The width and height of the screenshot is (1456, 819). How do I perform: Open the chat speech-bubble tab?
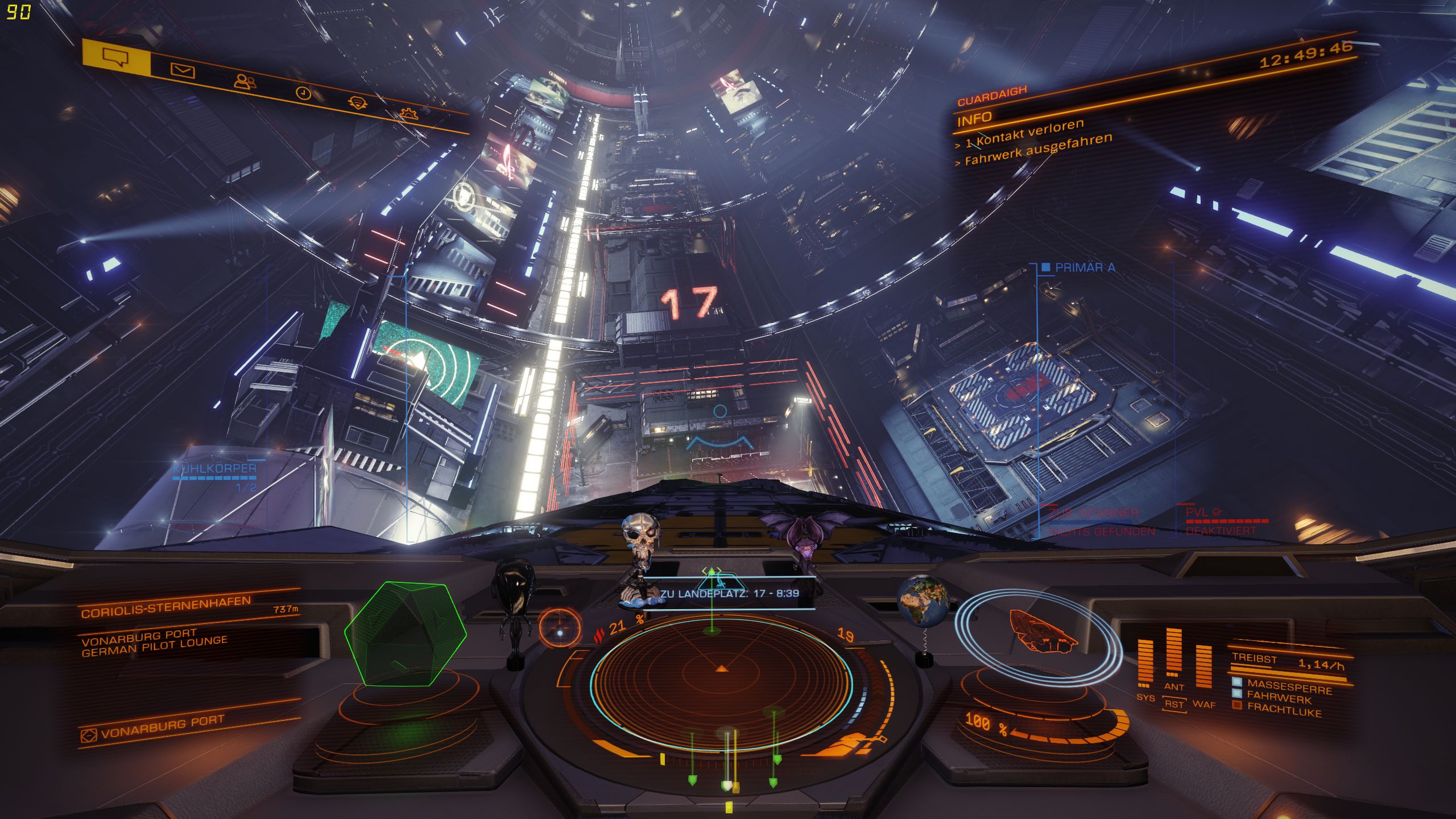point(115,57)
